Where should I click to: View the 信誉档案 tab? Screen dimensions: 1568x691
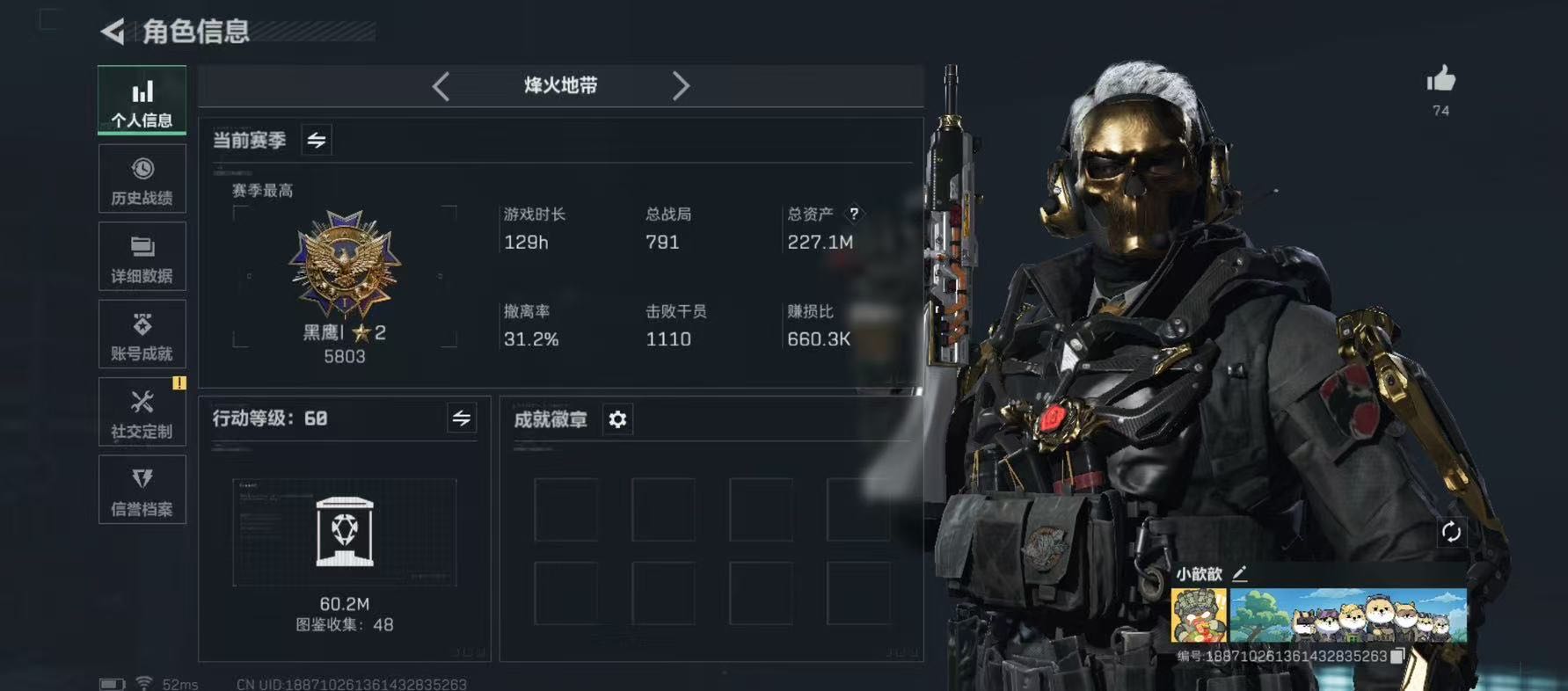[x=142, y=490]
